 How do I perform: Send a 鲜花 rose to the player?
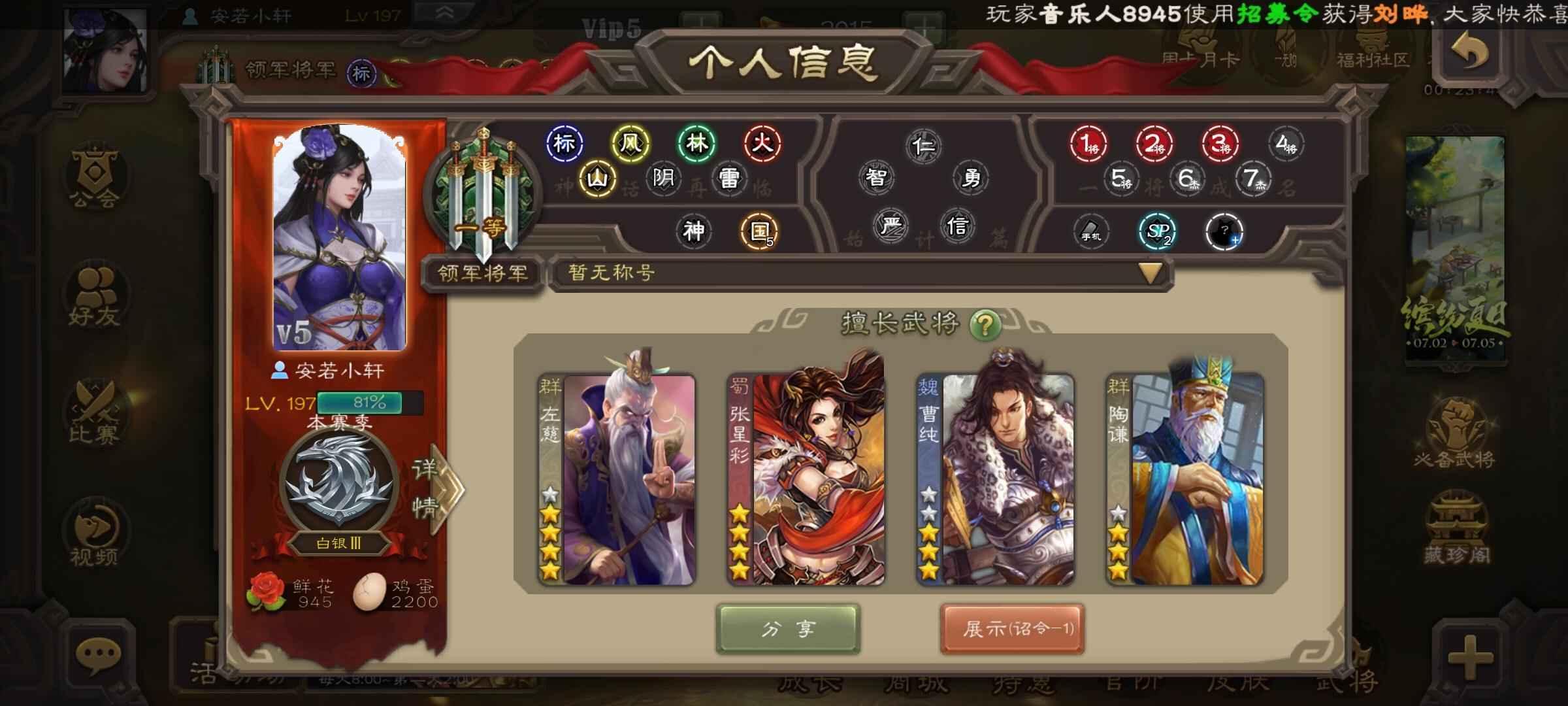pyautogui.click(x=265, y=592)
